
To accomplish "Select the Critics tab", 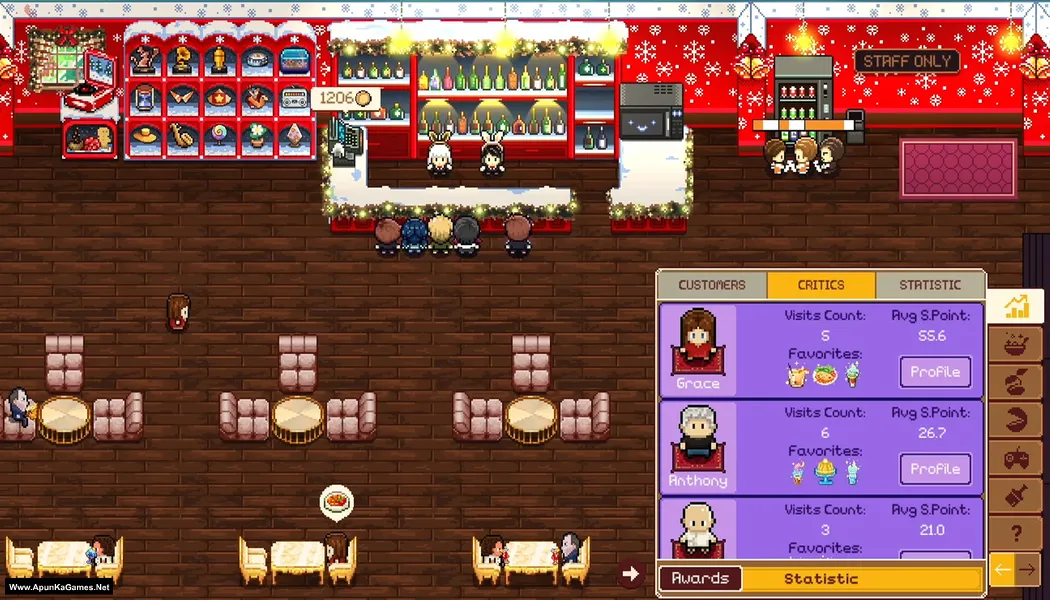I will click(x=821, y=285).
